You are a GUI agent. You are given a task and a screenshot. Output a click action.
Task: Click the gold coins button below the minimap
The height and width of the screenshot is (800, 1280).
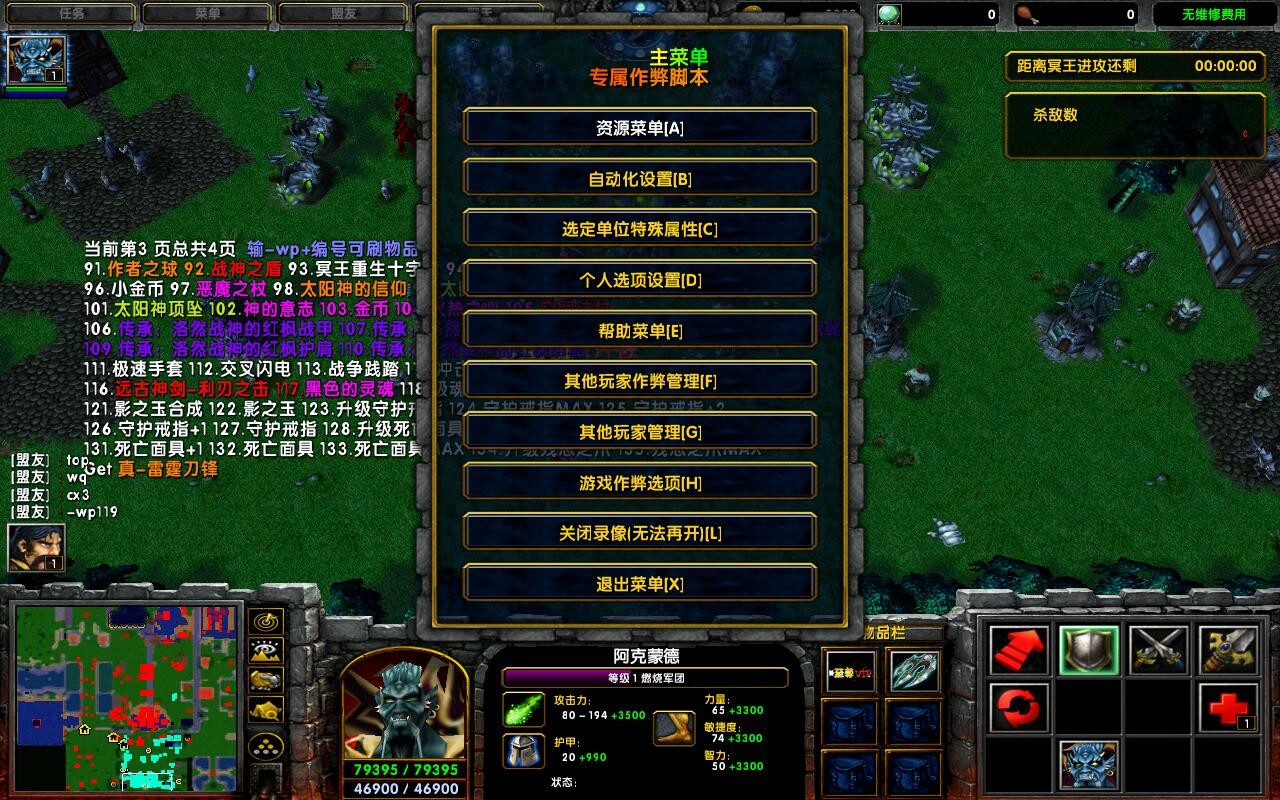264,744
